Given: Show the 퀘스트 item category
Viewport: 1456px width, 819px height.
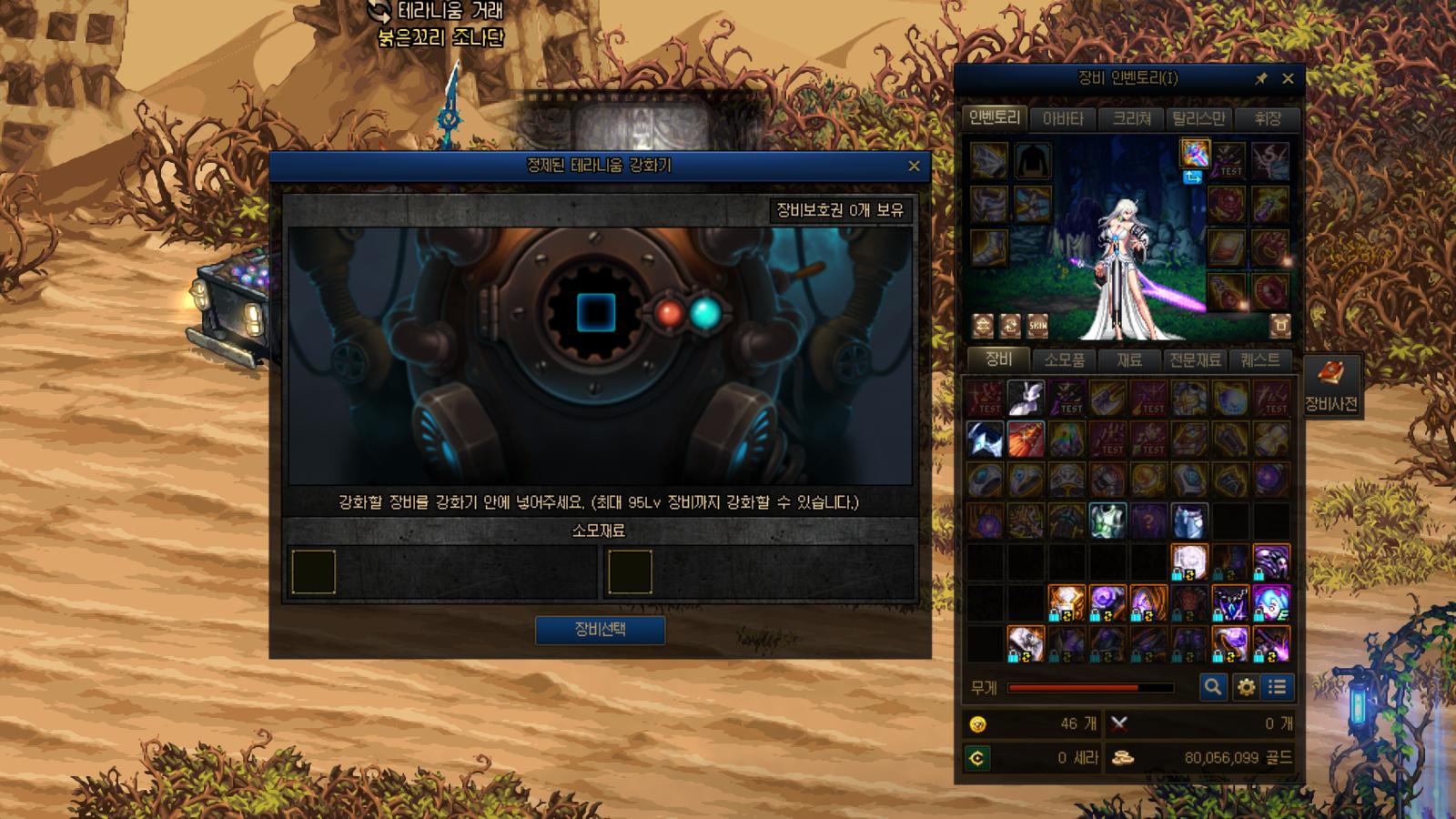Looking at the screenshot, I should pyautogui.click(x=1260, y=359).
